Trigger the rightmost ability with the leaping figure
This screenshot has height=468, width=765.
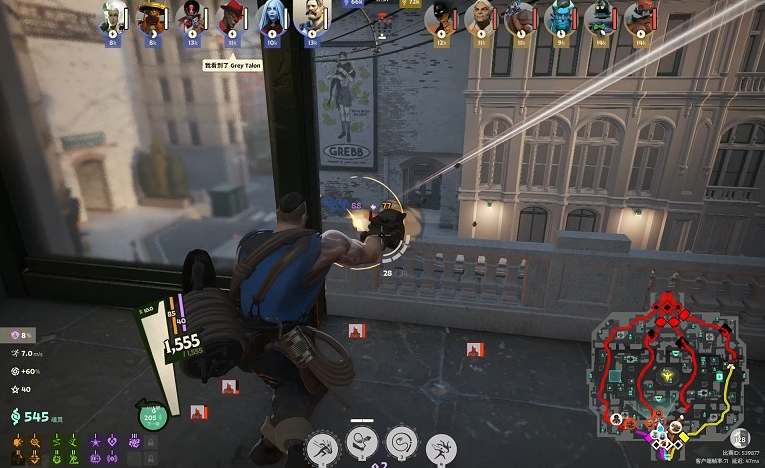(441, 449)
